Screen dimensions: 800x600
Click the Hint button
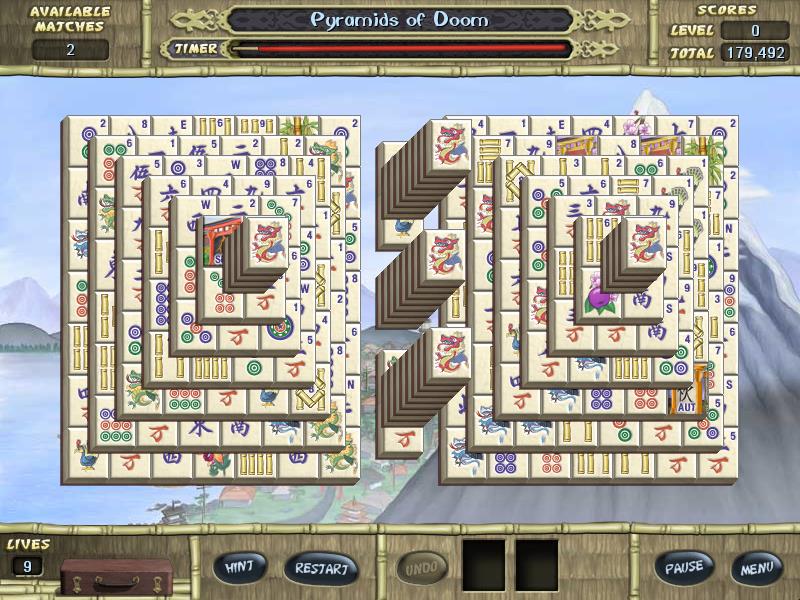tap(239, 567)
